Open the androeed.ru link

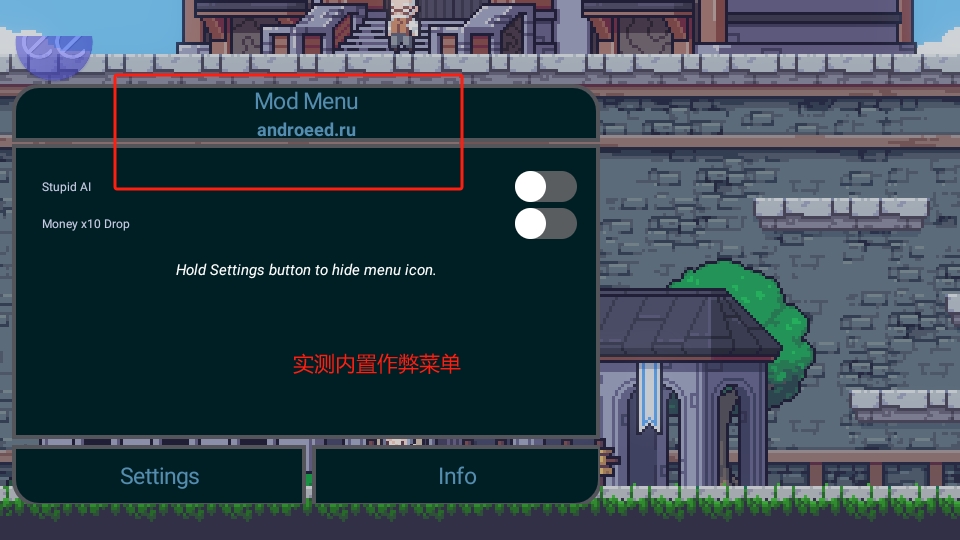(306, 129)
